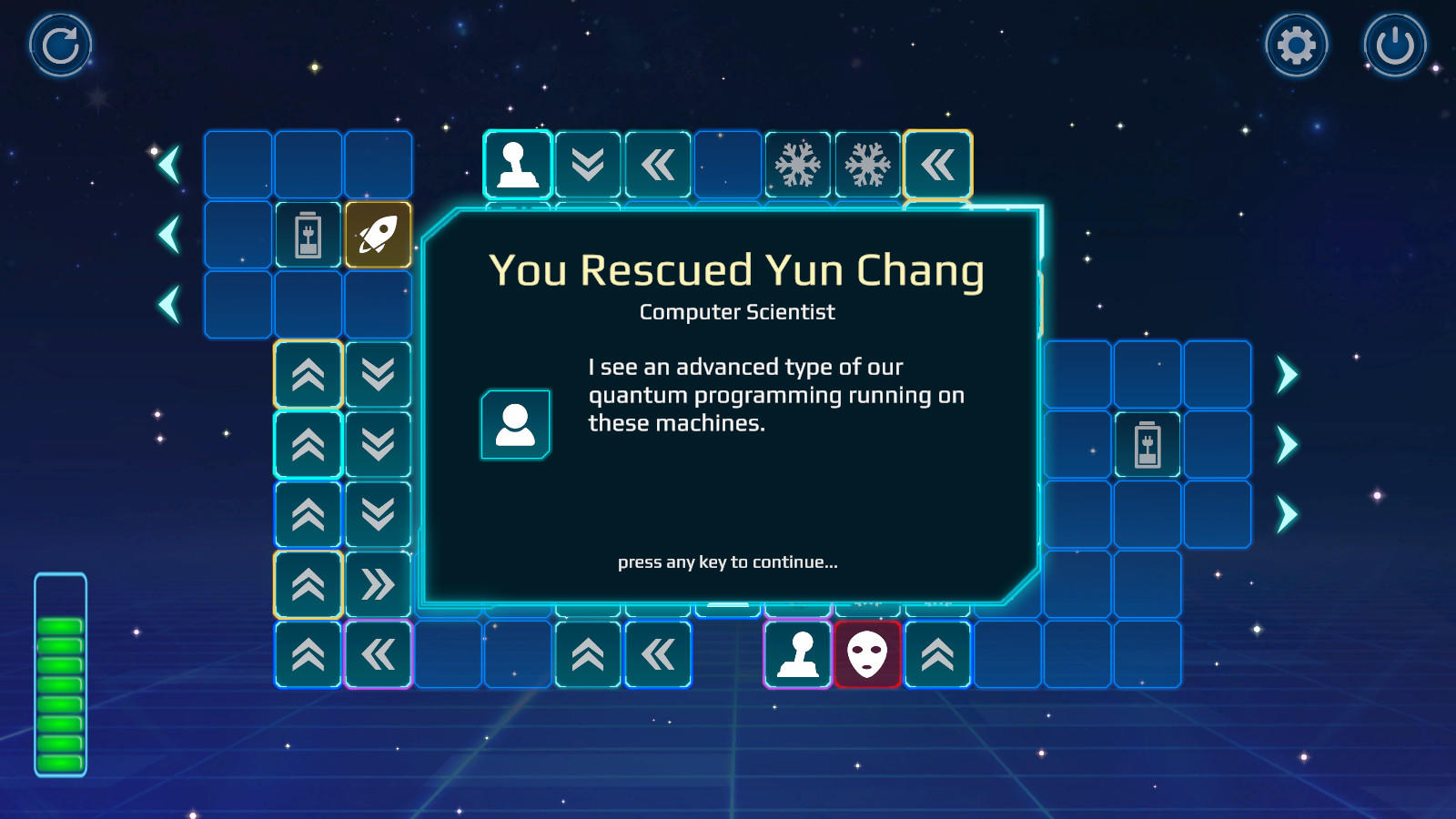Select the rocket ship tile
The height and width of the screenshot is (819, 1456).
pos(379,236)
